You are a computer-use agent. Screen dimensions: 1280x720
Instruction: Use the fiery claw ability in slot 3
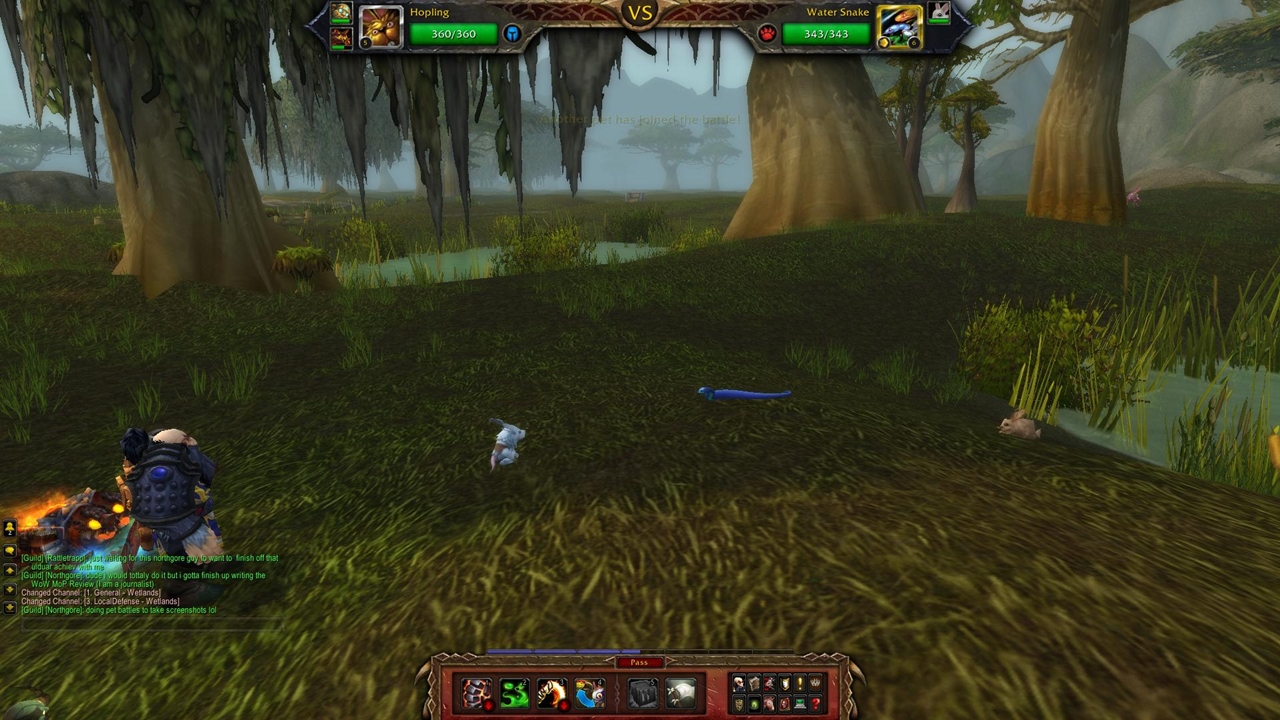tap(552, 693)
